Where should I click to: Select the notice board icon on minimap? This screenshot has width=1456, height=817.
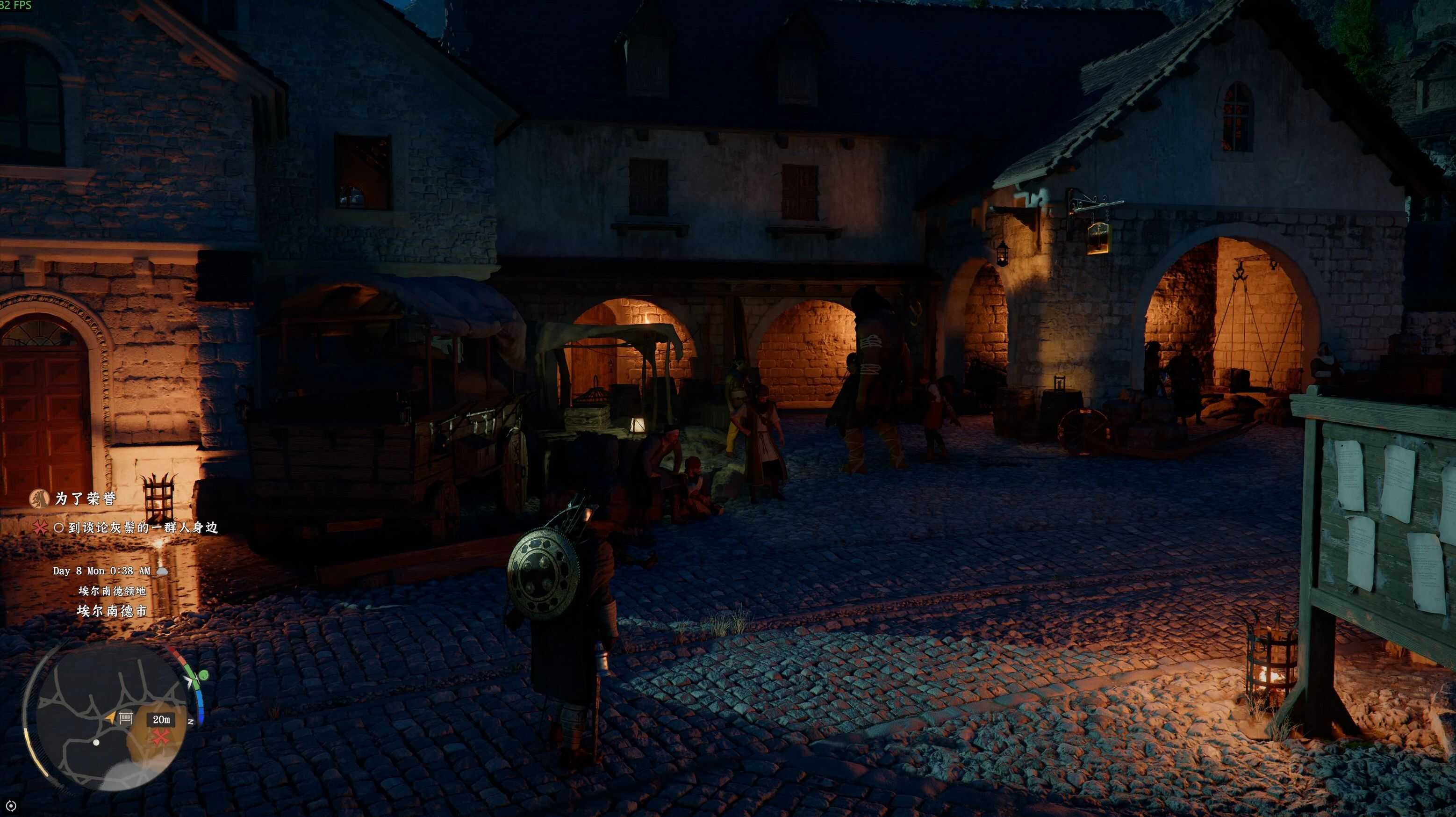125,718
